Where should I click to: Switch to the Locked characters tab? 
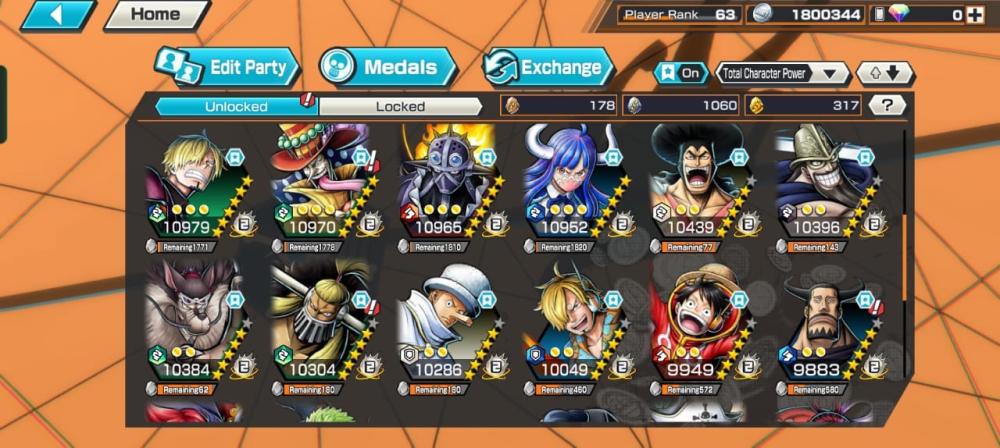click(x=400, y=106)
